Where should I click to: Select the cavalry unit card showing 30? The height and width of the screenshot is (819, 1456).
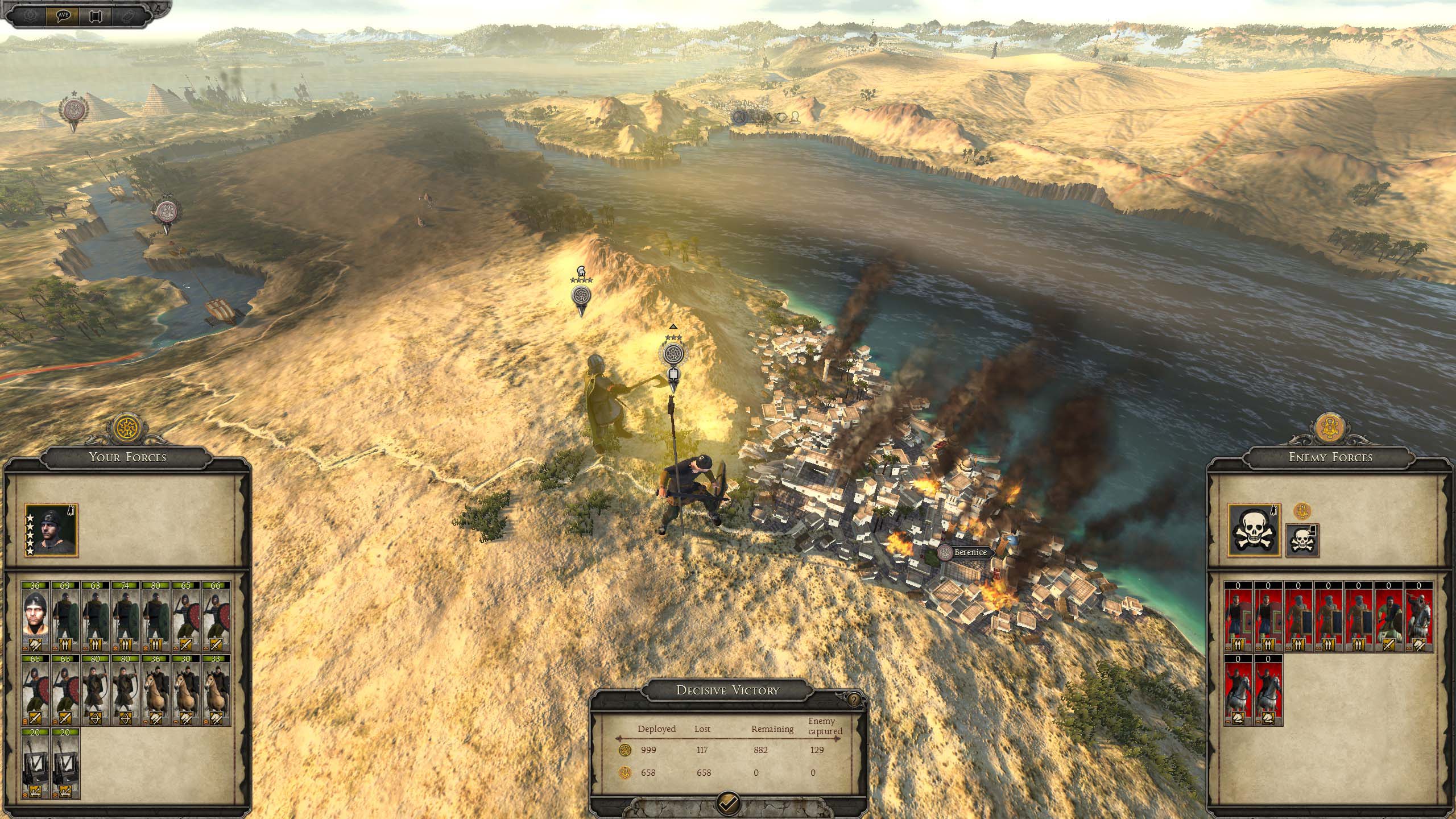[185, 690]
